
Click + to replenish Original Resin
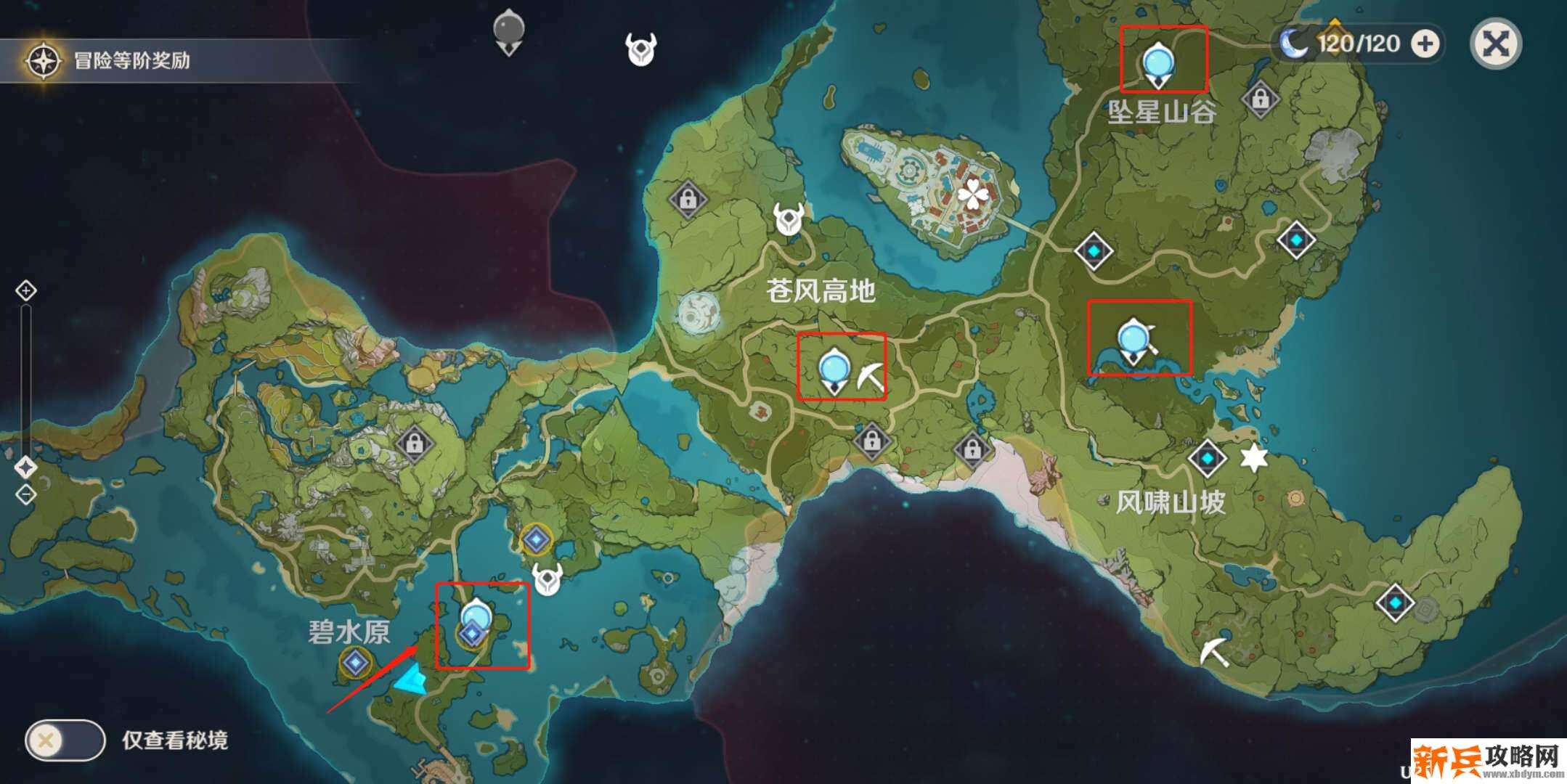1425,44
